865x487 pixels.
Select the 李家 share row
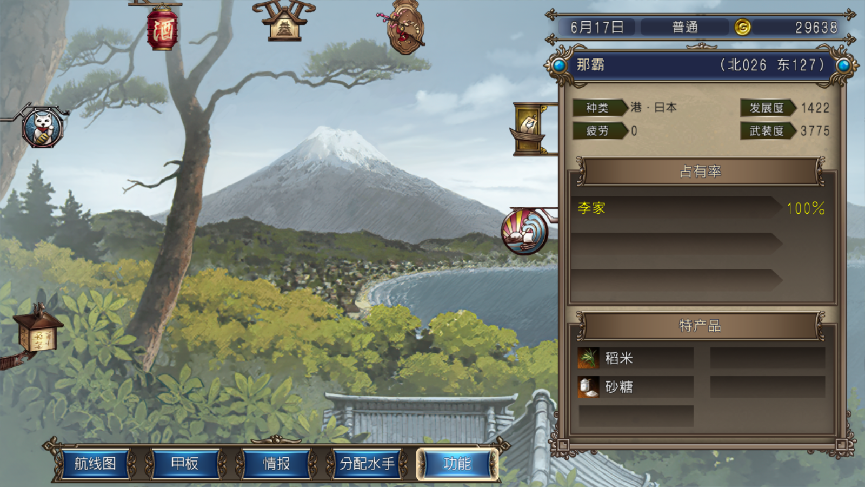pos(700,209)
